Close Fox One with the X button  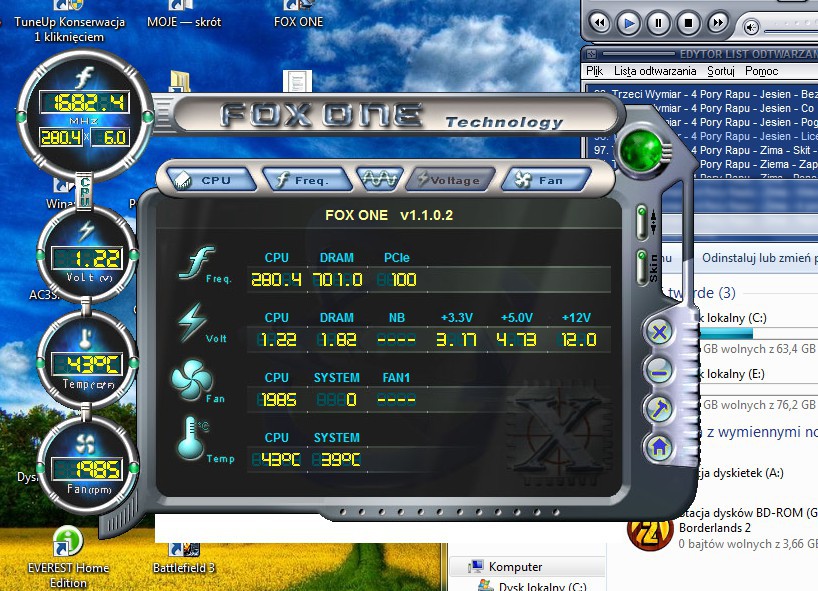coord(658,332)
